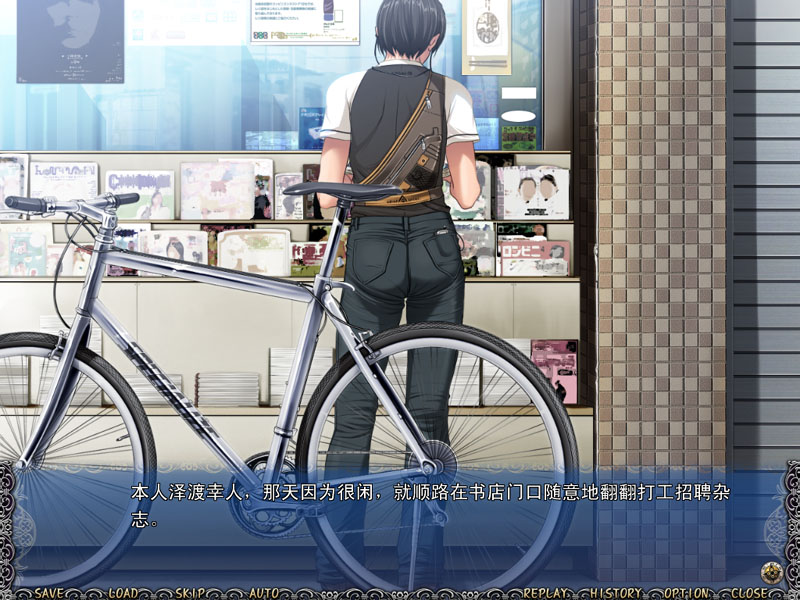The width and height of the screenshot is (800, 600).
Task: Open the OPTION settings
Action: 686,593
